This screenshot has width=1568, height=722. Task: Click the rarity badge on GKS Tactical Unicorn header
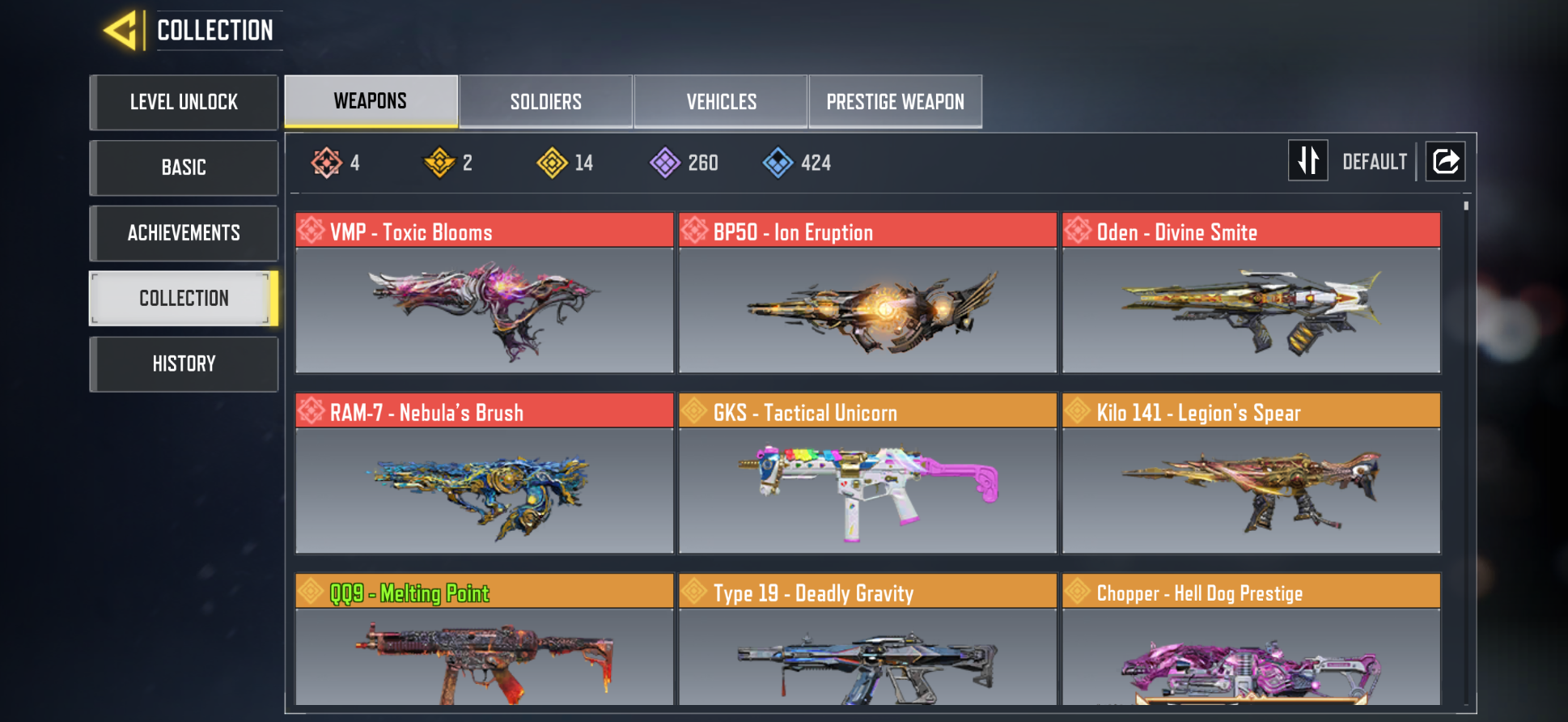point(693,410)
